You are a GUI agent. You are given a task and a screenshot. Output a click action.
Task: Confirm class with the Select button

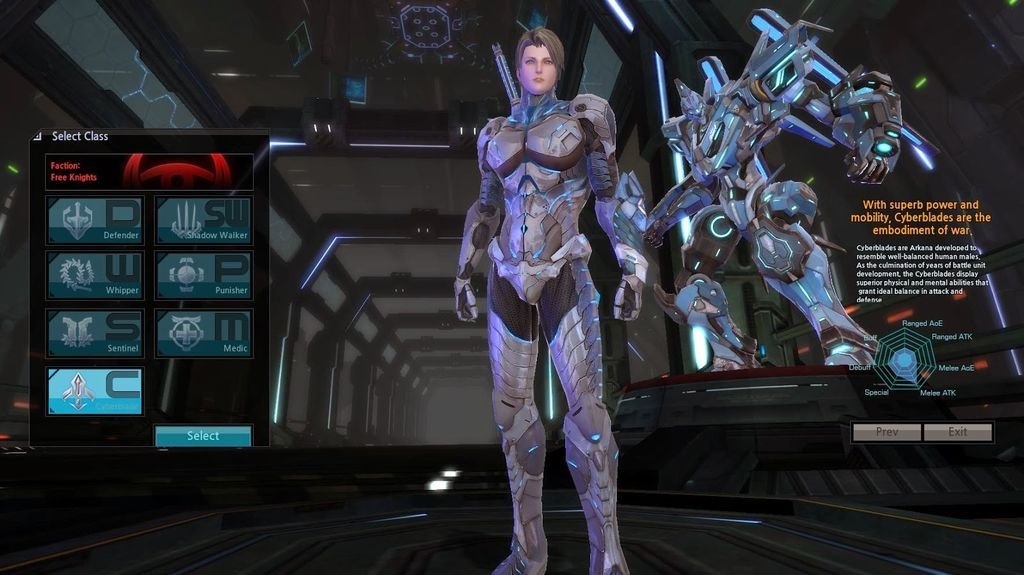coord(203,436)
